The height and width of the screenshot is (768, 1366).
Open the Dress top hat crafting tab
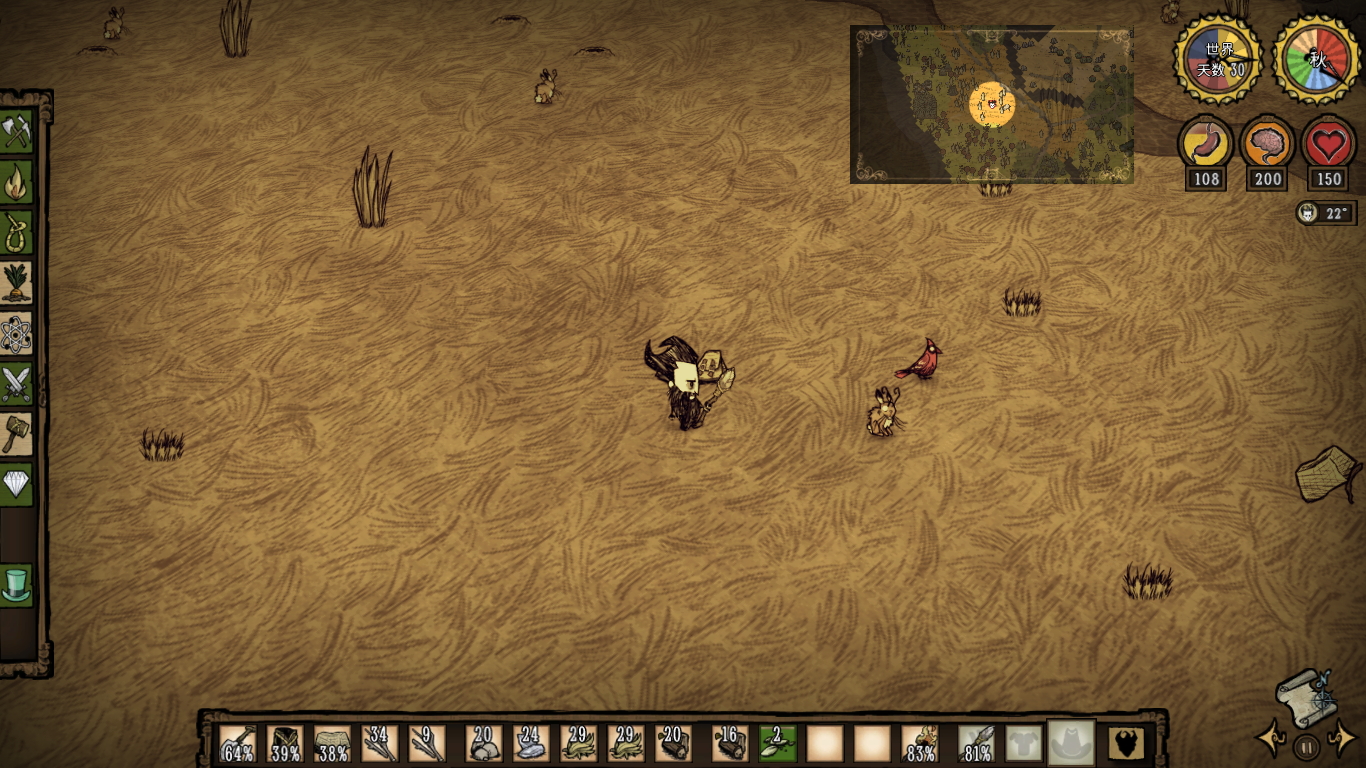click(17, 585)
